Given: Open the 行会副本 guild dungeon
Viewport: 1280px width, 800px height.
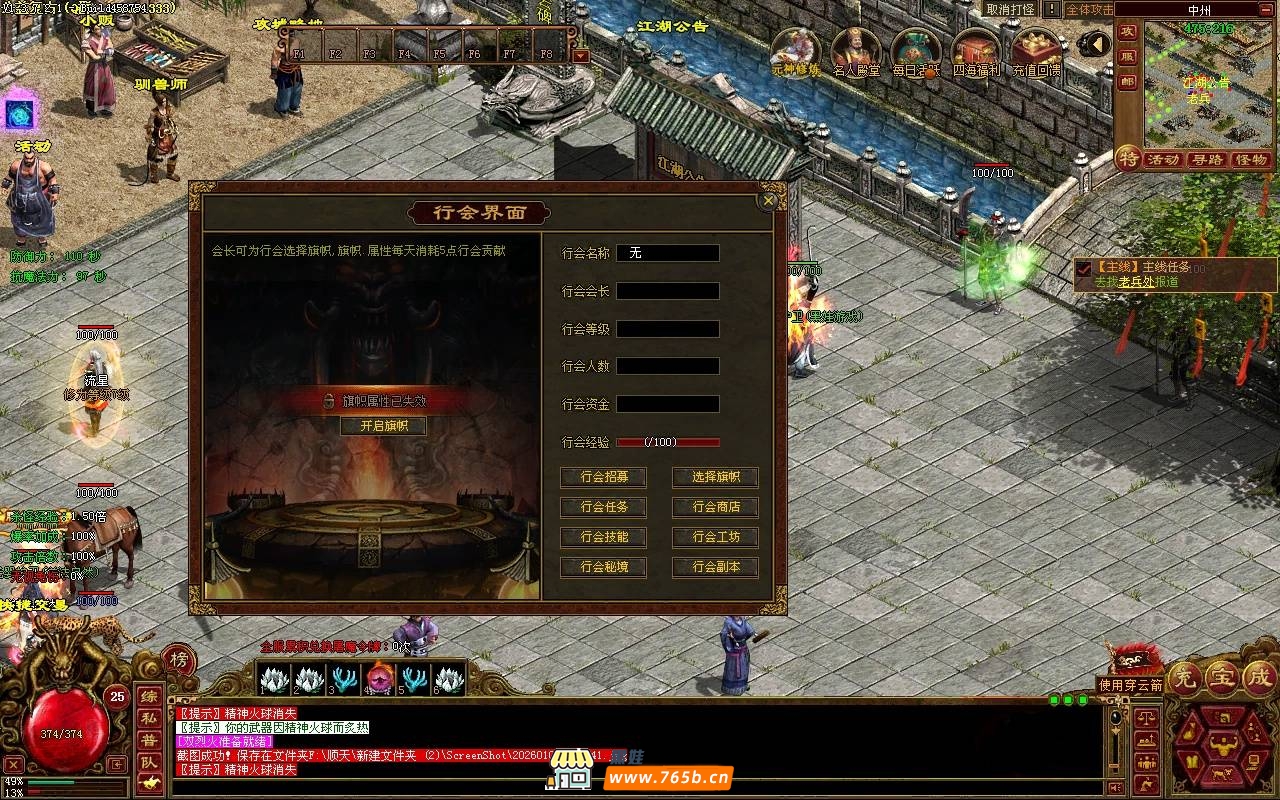Looking at the screenshot, I should 715,568.
